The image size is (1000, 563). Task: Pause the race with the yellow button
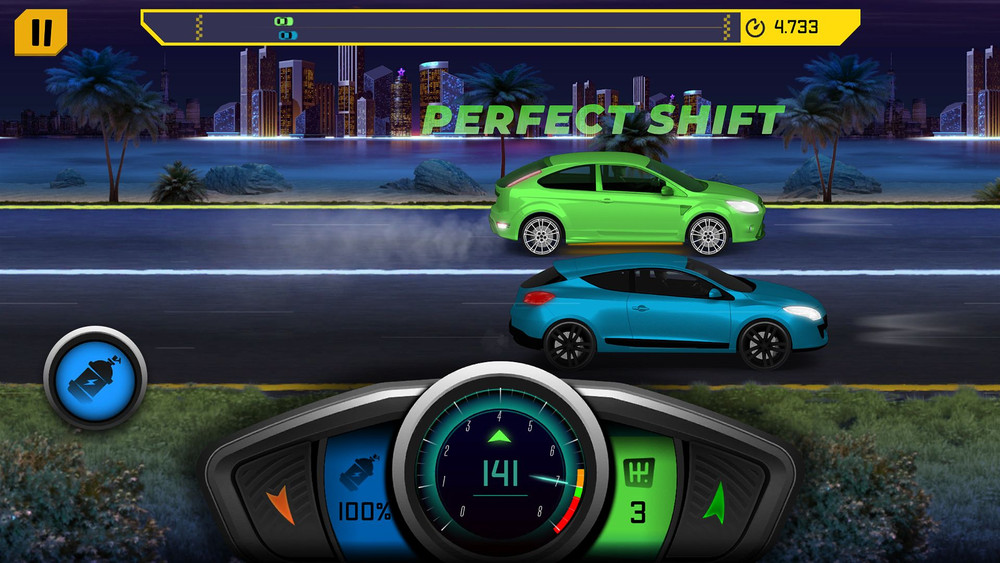[40, 32]
